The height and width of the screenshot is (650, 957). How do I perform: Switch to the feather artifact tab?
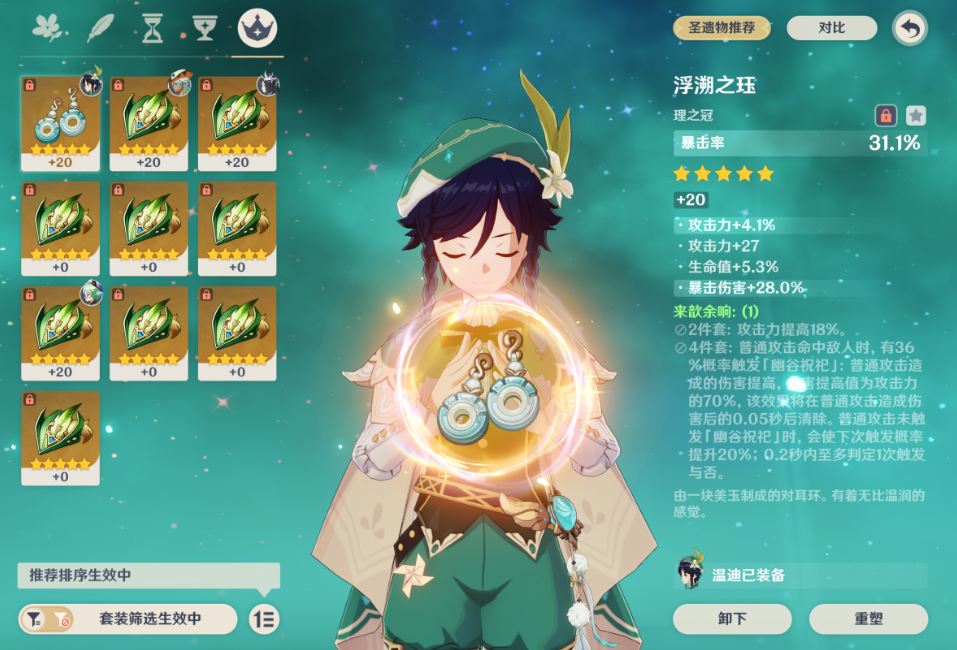click(101, 28)
